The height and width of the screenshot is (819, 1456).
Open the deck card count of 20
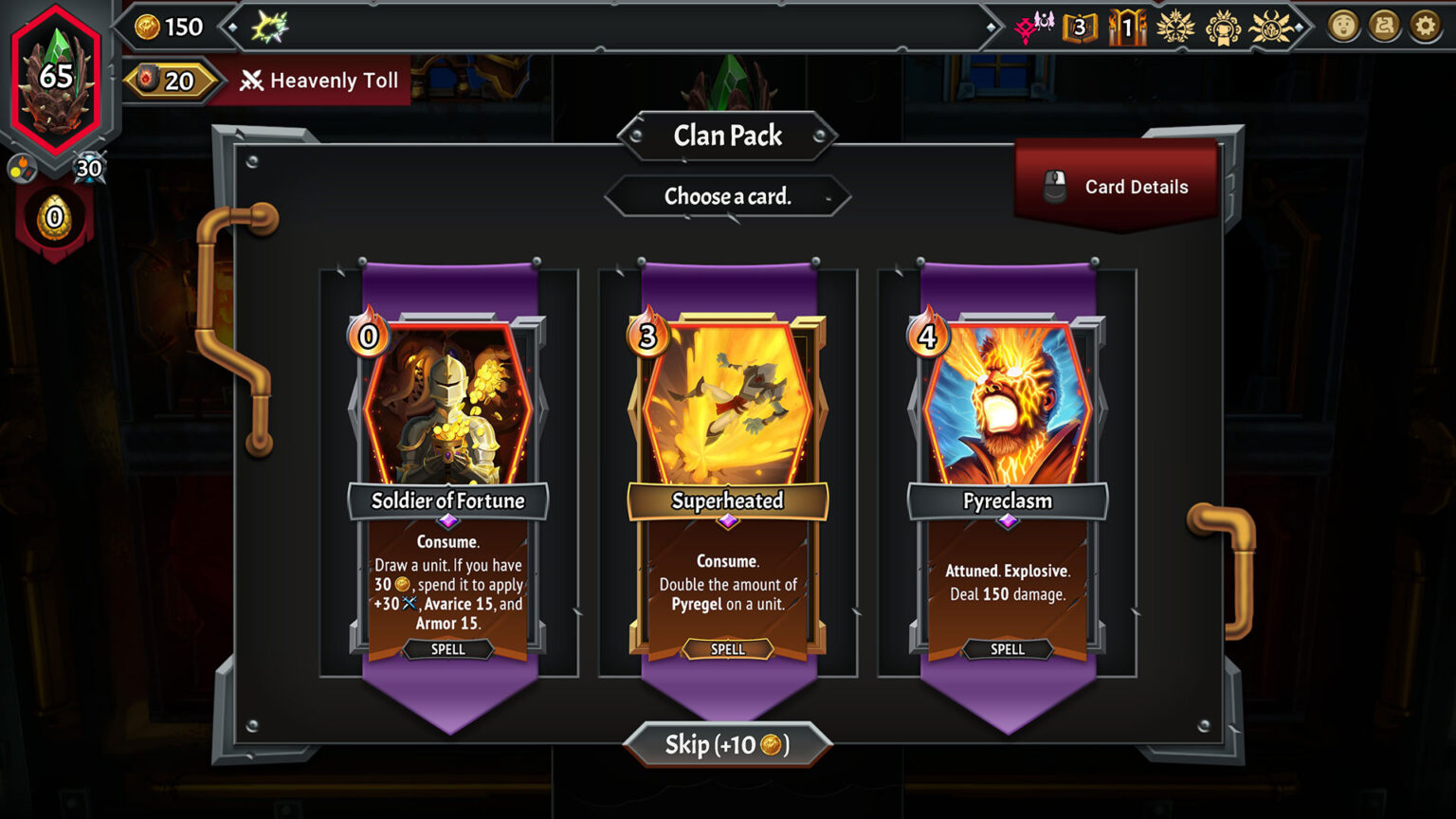point(169,81)
